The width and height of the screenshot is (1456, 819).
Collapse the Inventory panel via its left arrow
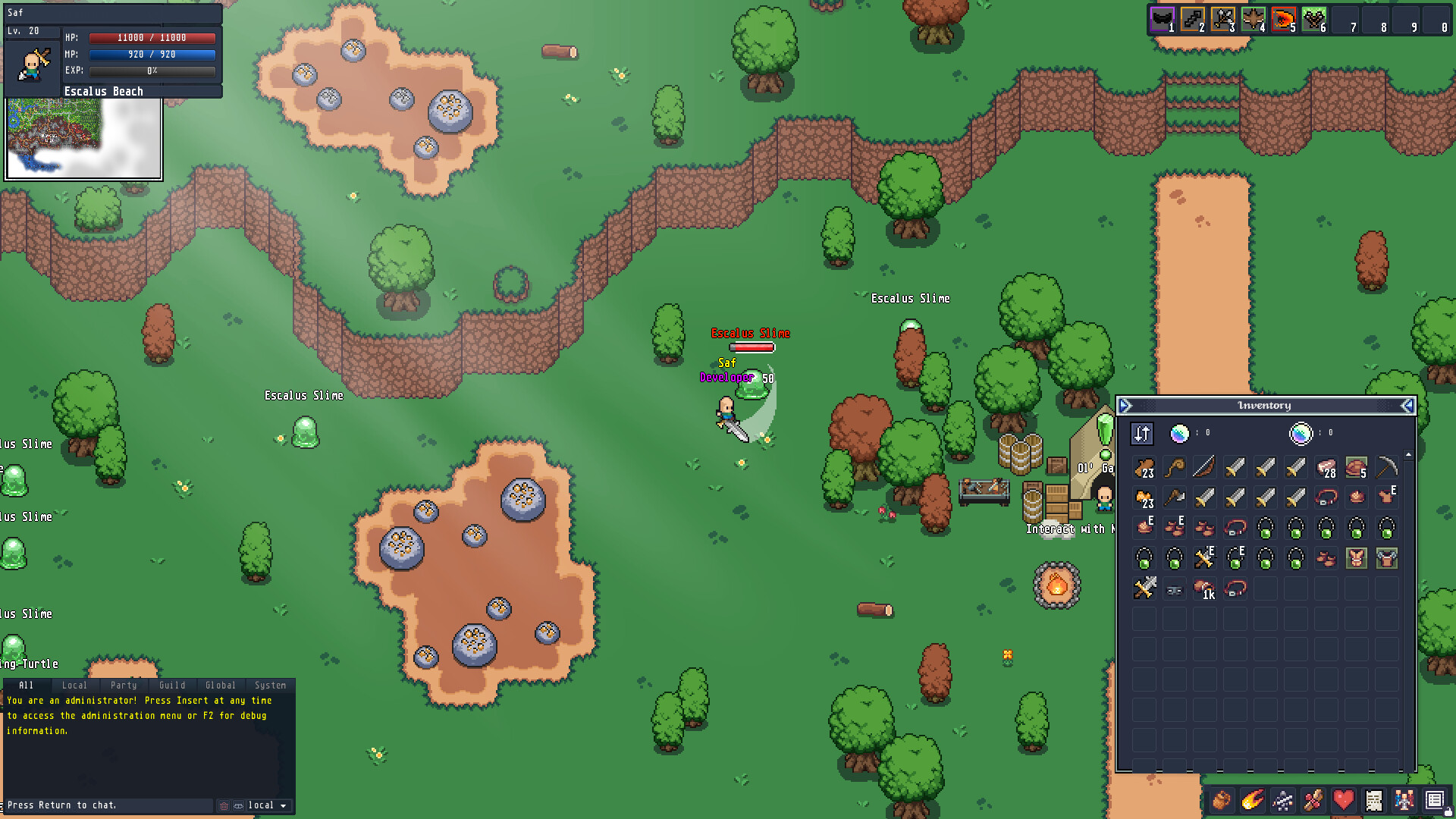point(1126,405)
